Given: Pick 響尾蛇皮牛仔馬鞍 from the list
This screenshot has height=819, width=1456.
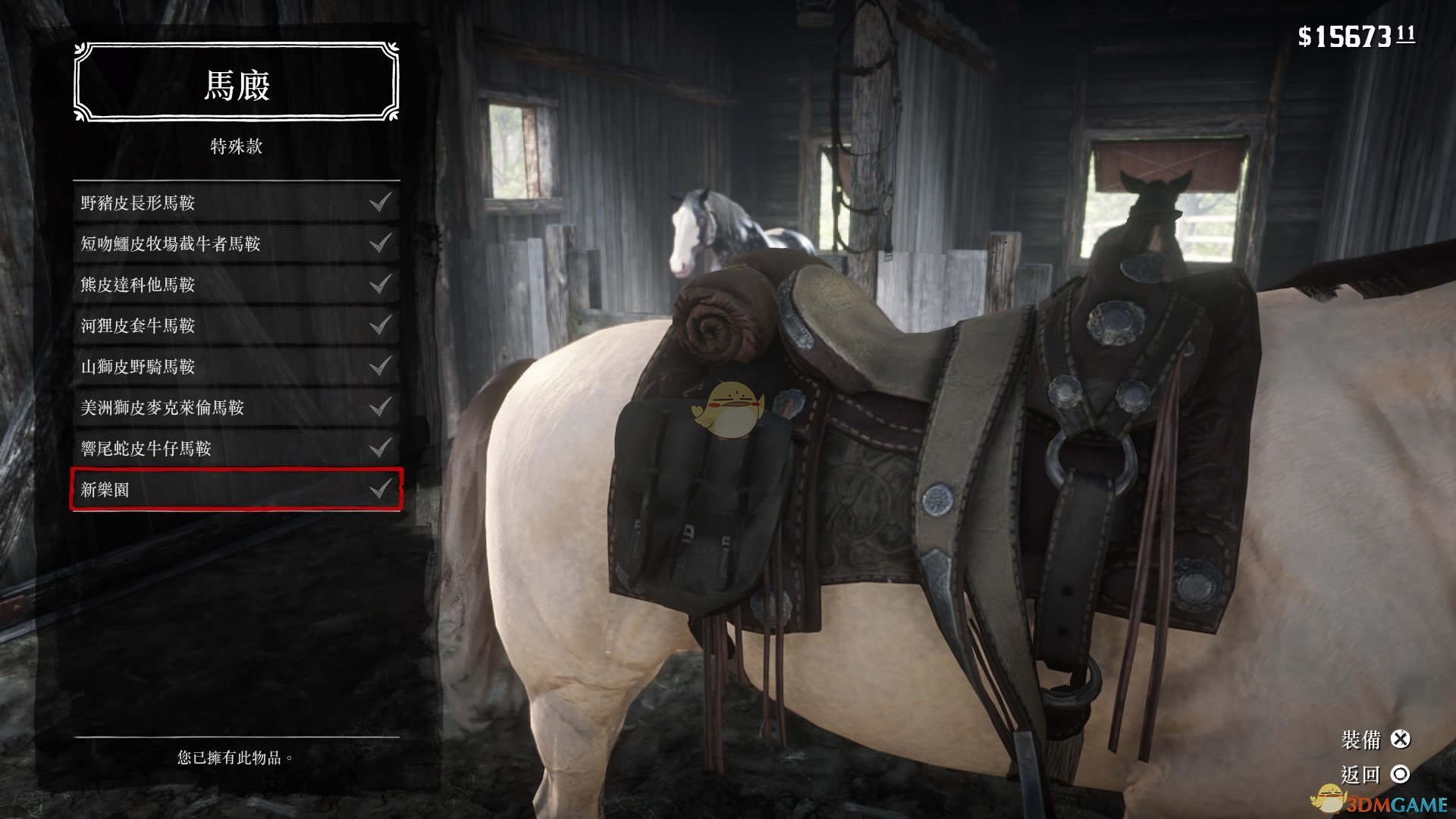Looking at the screenshot, I should tap(236, 448).
